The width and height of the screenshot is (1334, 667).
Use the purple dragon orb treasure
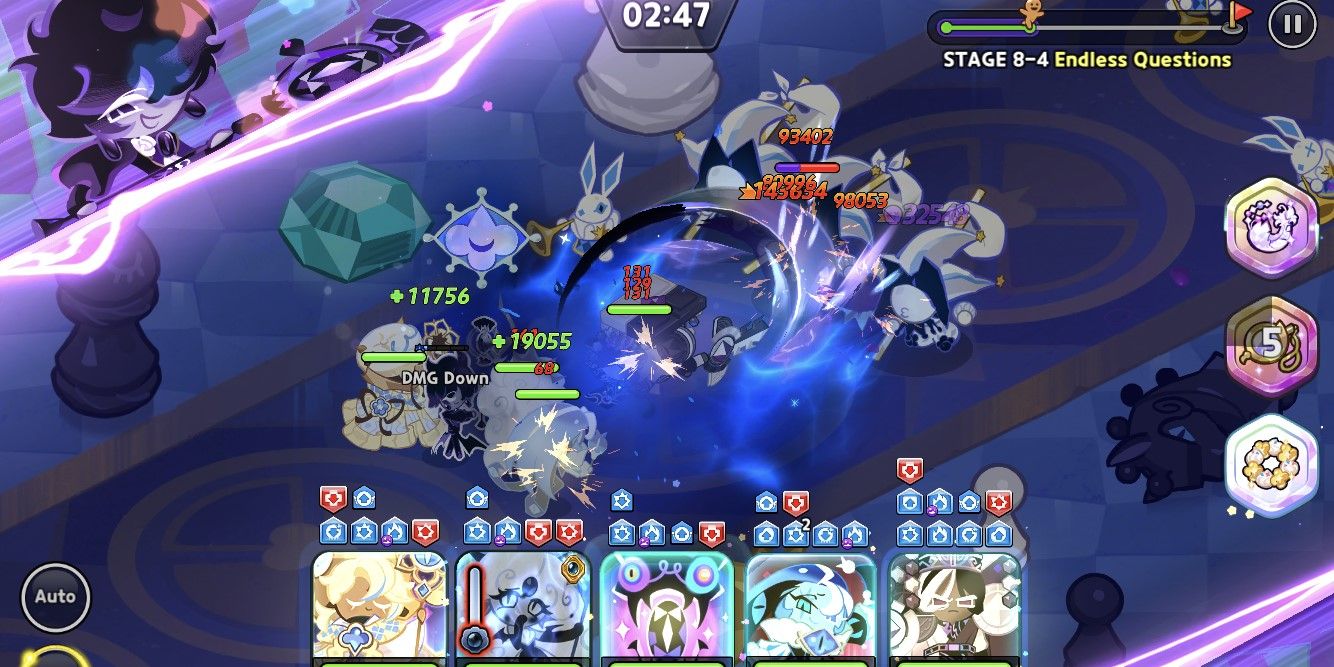[1271, 227]
